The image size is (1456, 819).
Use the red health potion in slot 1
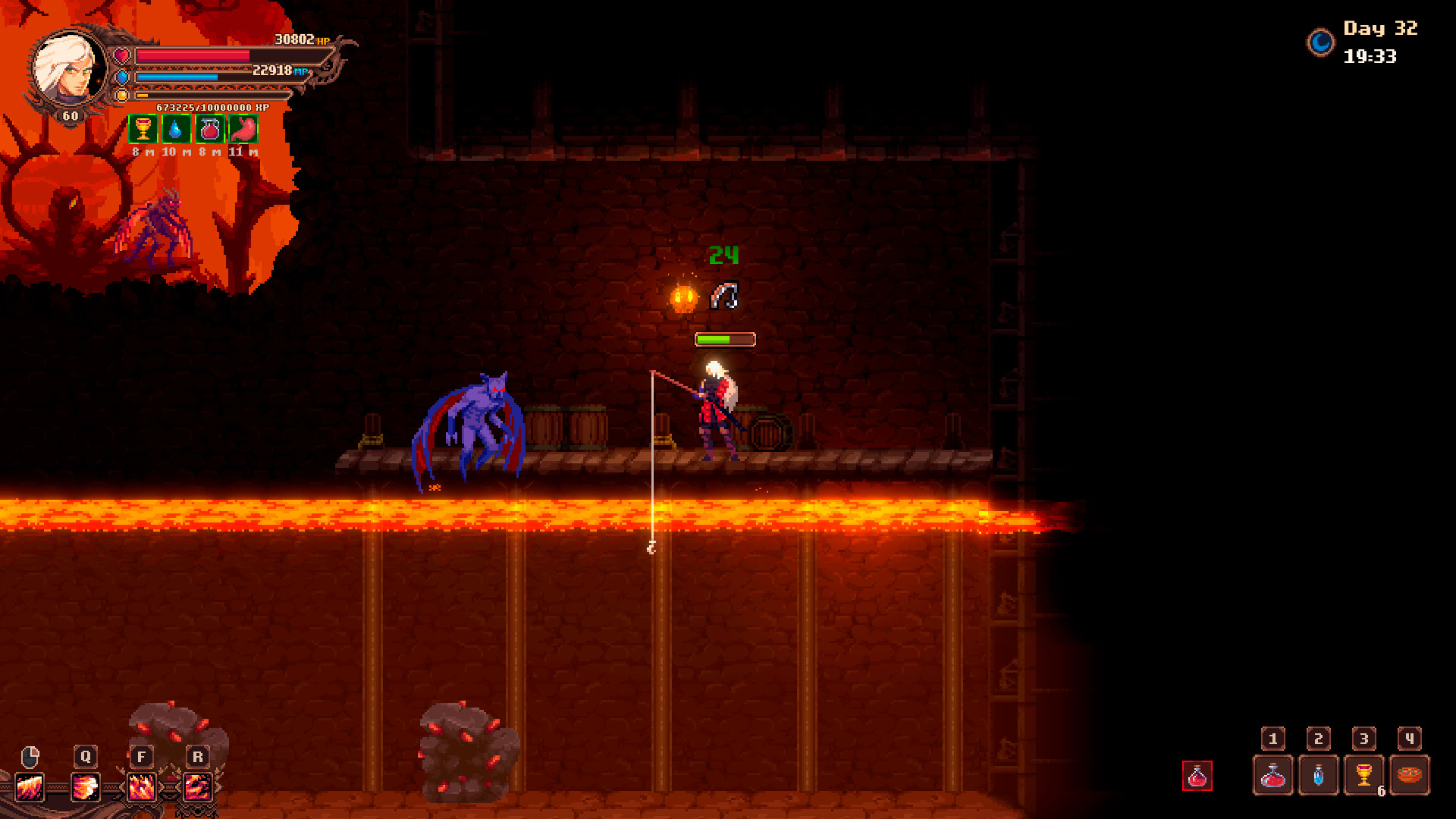click(1272, 776)
